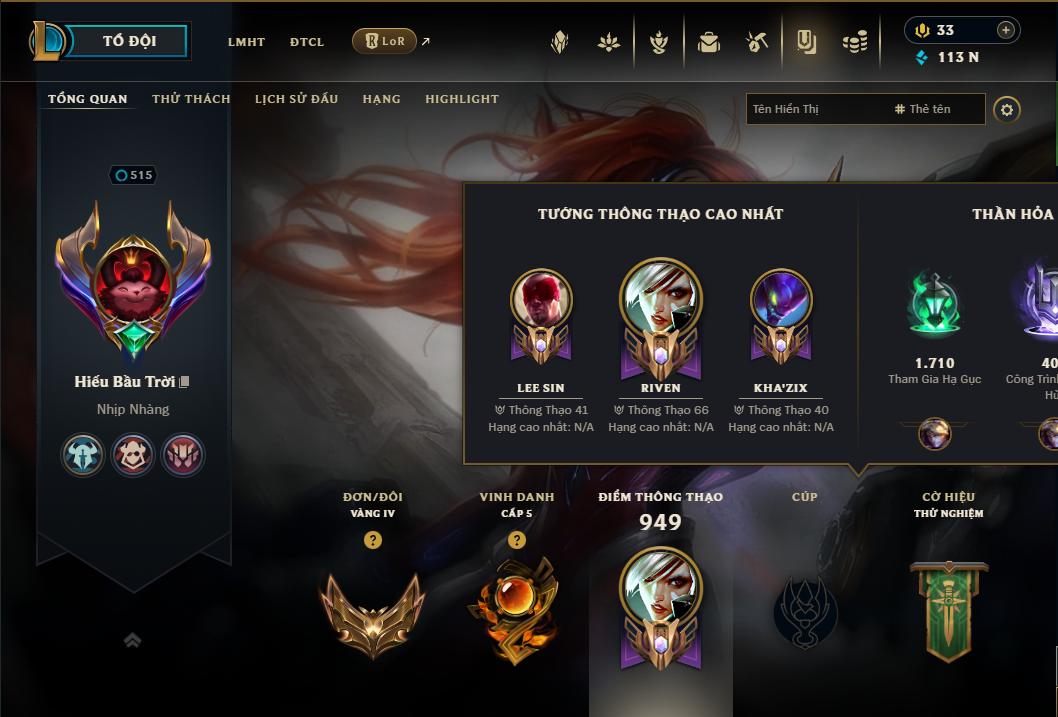Open the Loot backpack icon
The width and height of the screenshot is (1058, 717).
(x=709, y=42)
